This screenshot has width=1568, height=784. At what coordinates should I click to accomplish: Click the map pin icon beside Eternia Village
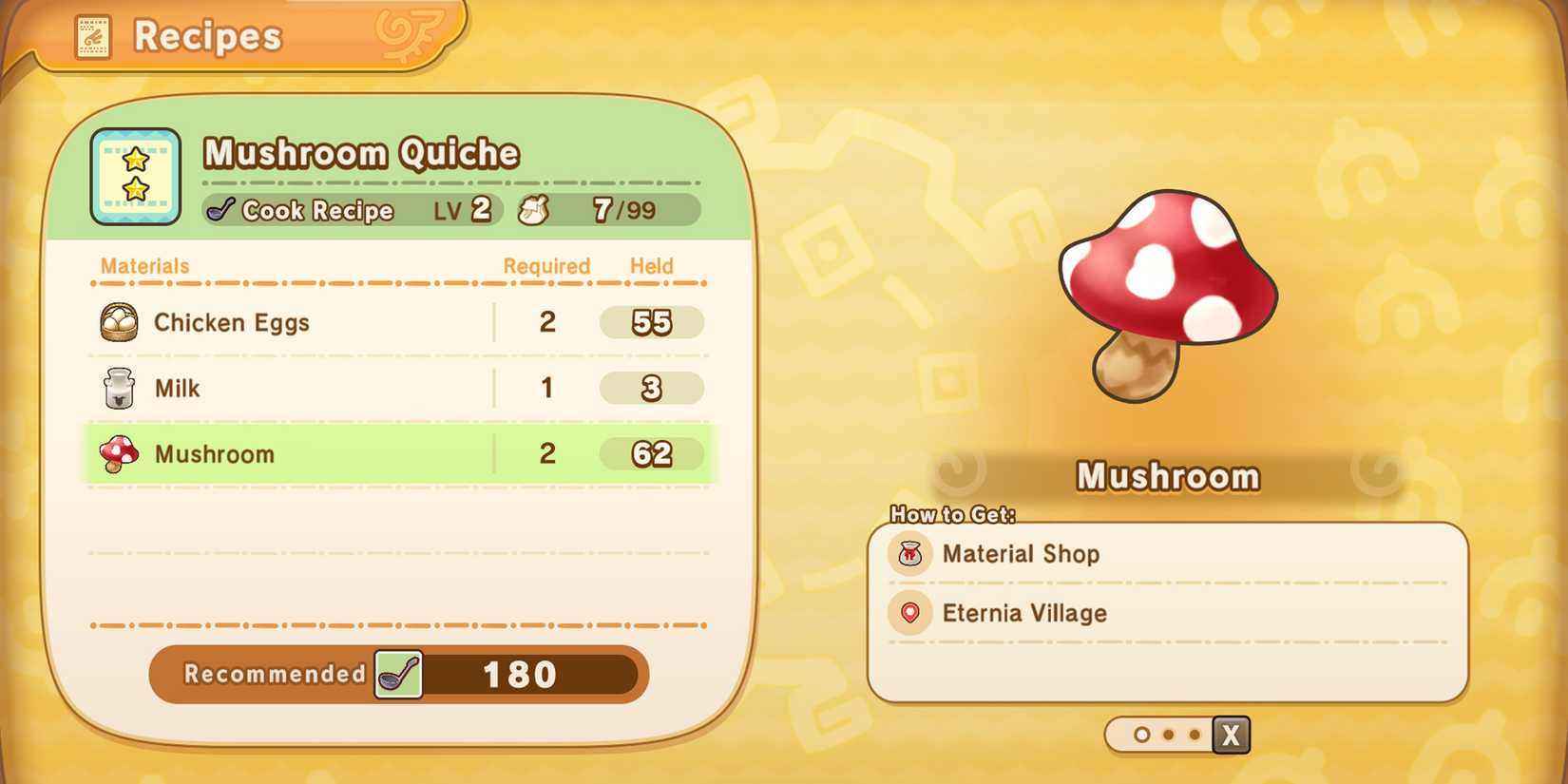click(x=909, y=613)
